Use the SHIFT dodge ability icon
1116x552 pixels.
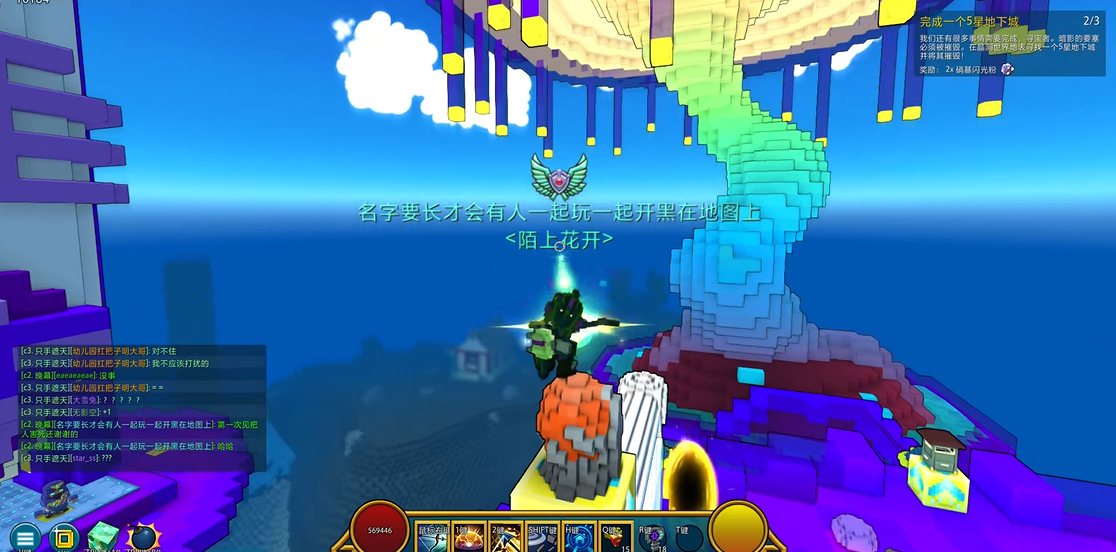tap(541, 538)
